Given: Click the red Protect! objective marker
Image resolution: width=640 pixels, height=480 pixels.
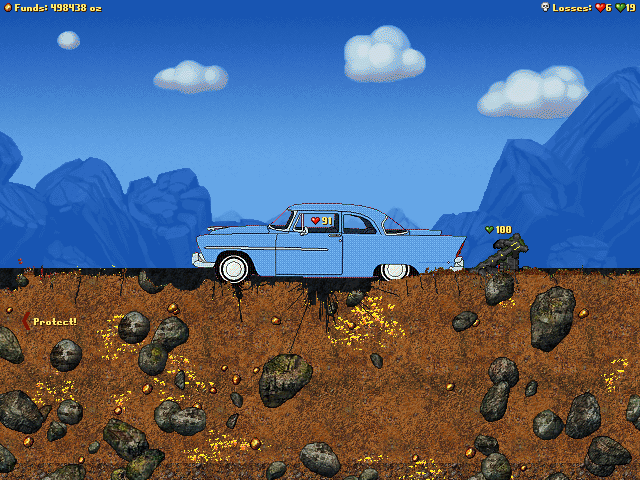Looking at the screenshot, I should [26, 321].
